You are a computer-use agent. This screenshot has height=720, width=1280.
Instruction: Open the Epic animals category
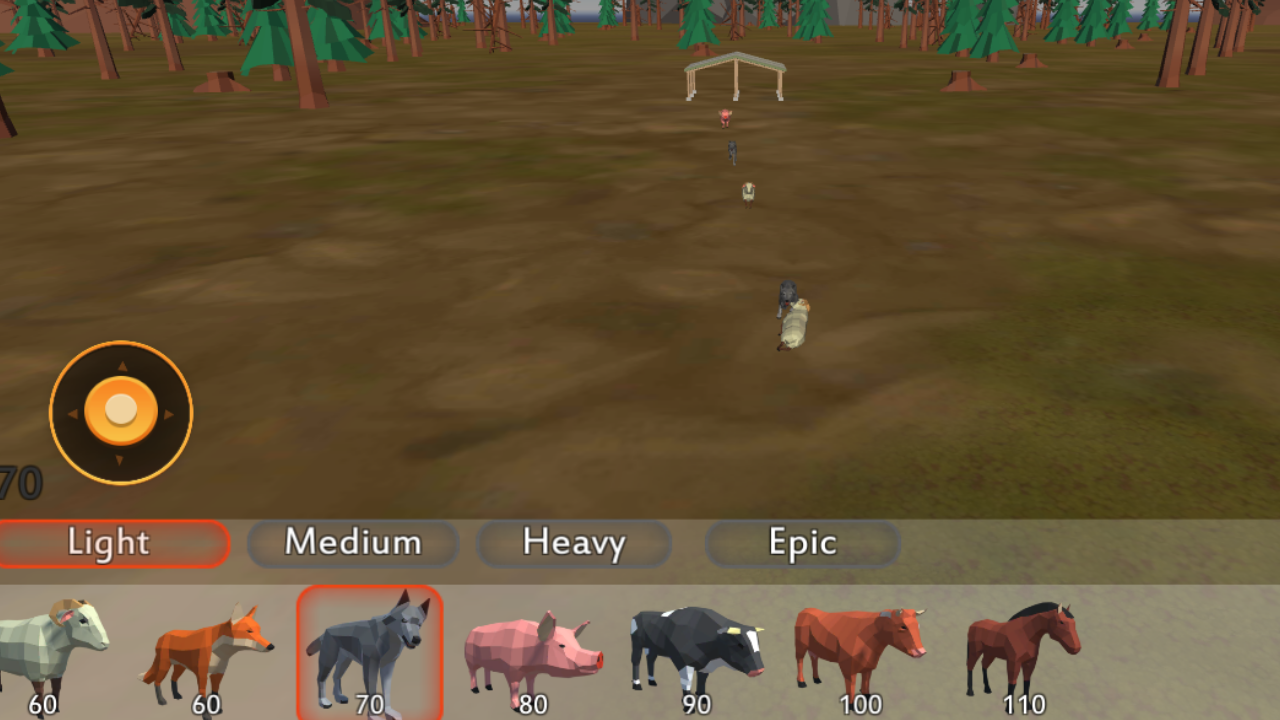tap(802, 543)
